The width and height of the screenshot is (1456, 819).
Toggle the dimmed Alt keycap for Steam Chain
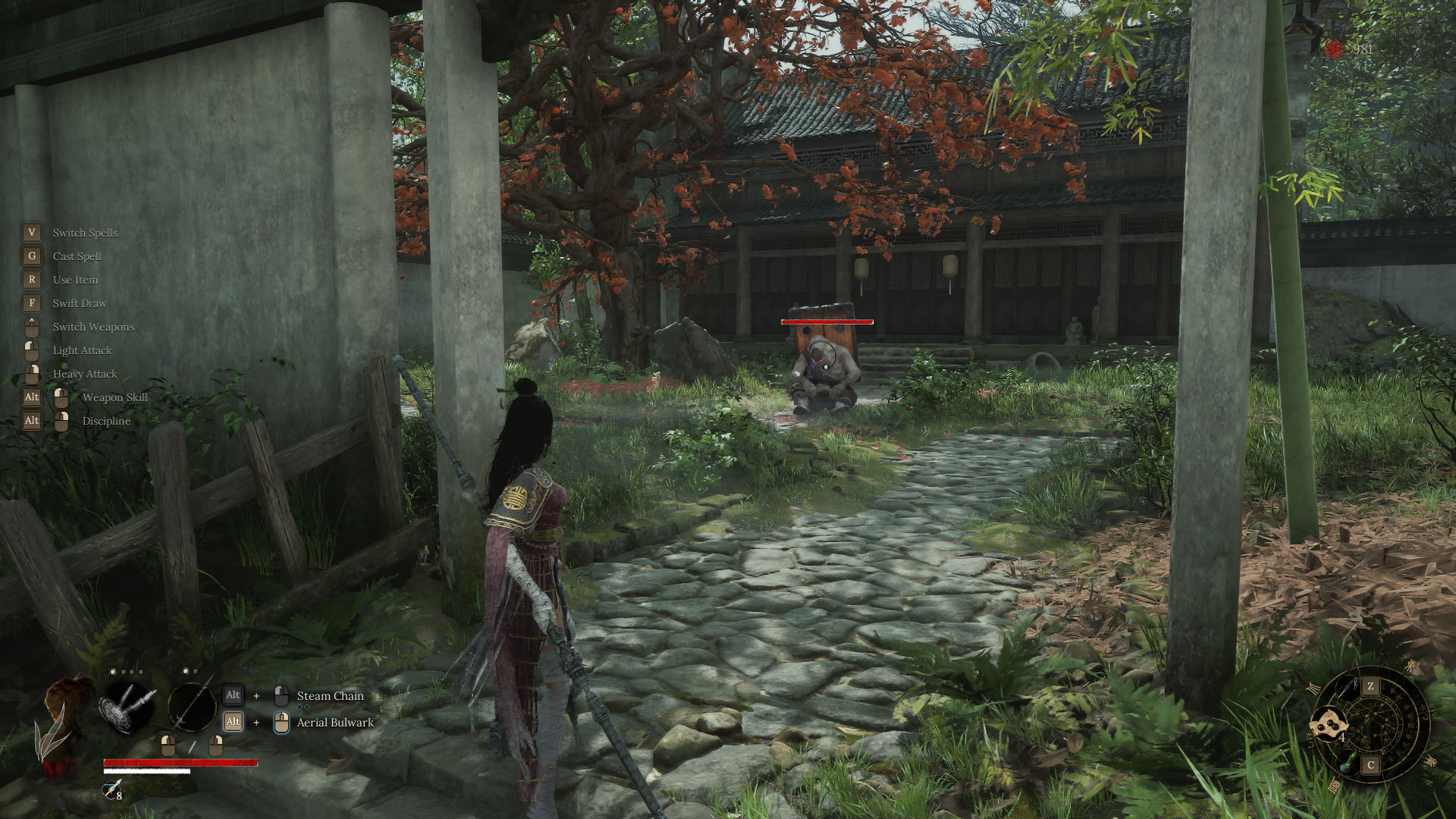[234, 694]
